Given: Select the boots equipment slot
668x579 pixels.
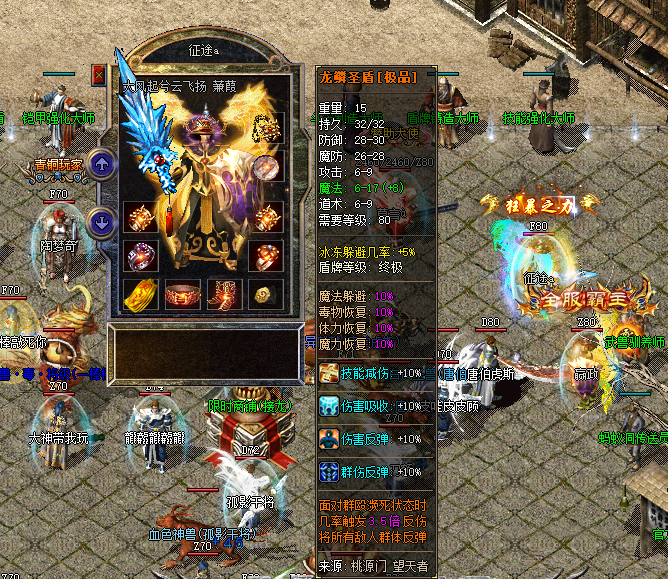Looking at the screenshot, I should coord(223,295).
